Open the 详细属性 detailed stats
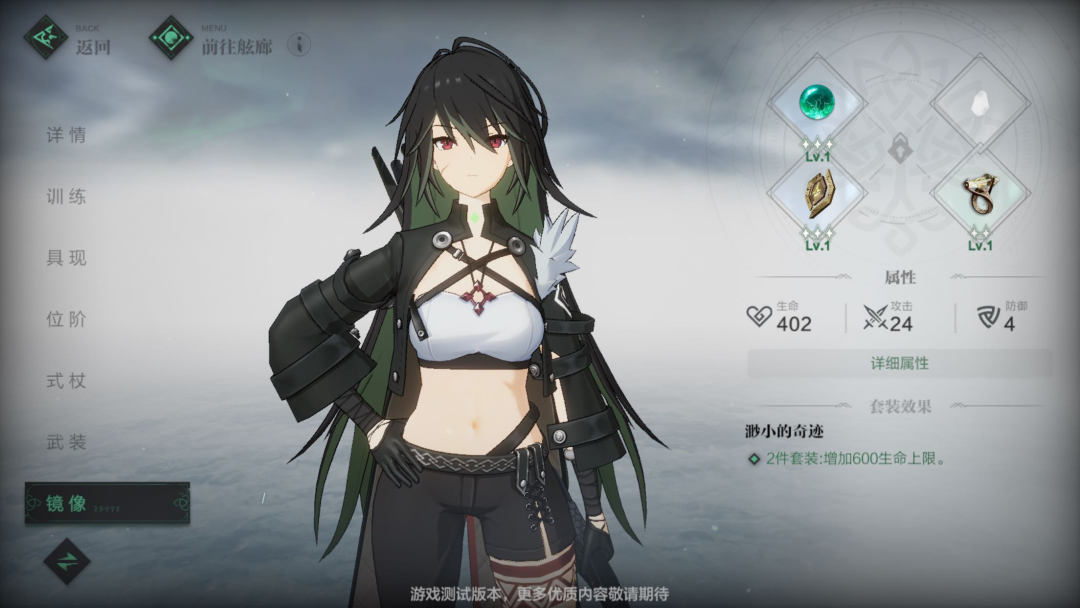Image resolution: width=1080 pixels, height=608 pixels. (899, 363)
